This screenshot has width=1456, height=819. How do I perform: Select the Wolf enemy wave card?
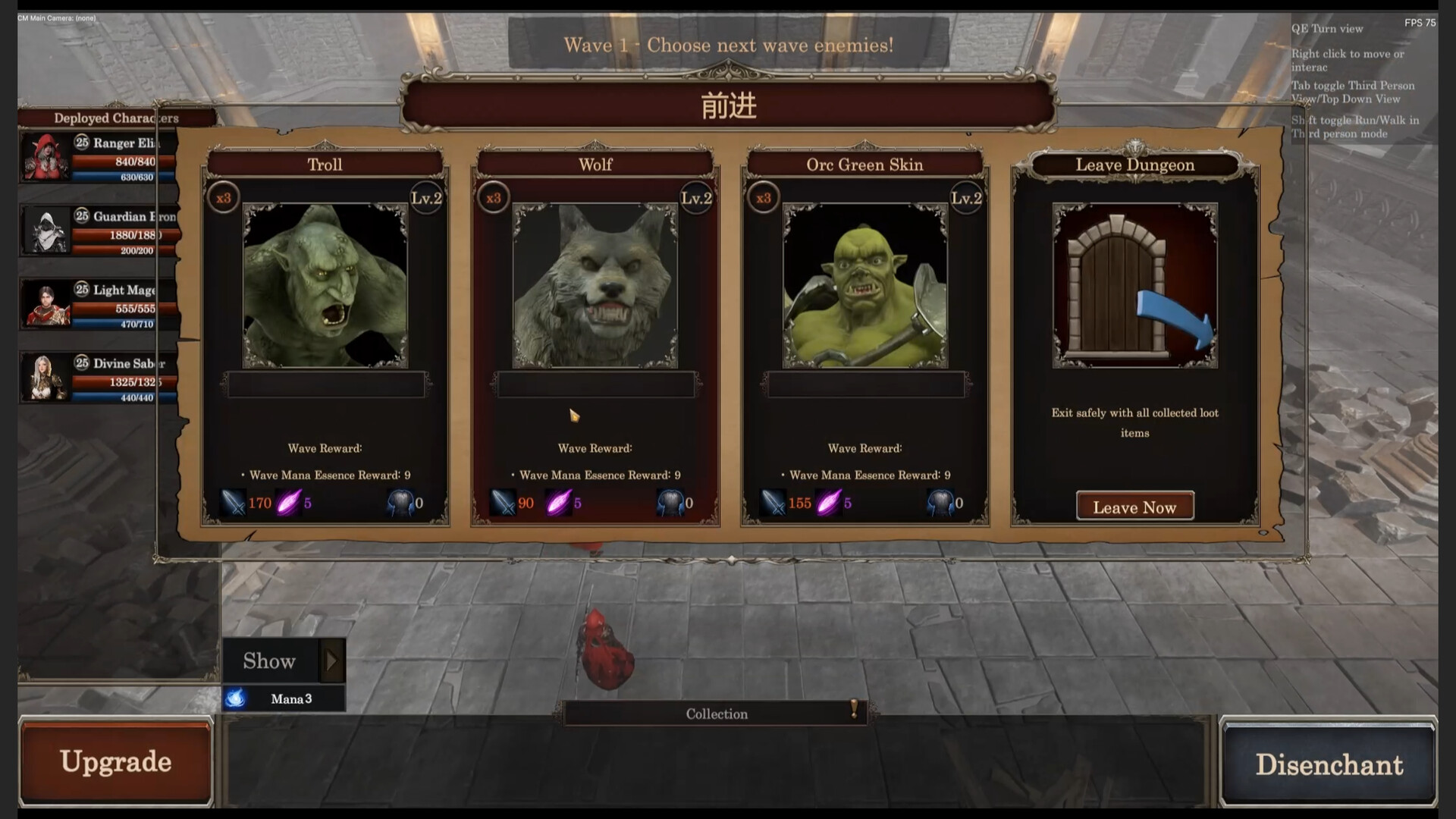(595, 286)
